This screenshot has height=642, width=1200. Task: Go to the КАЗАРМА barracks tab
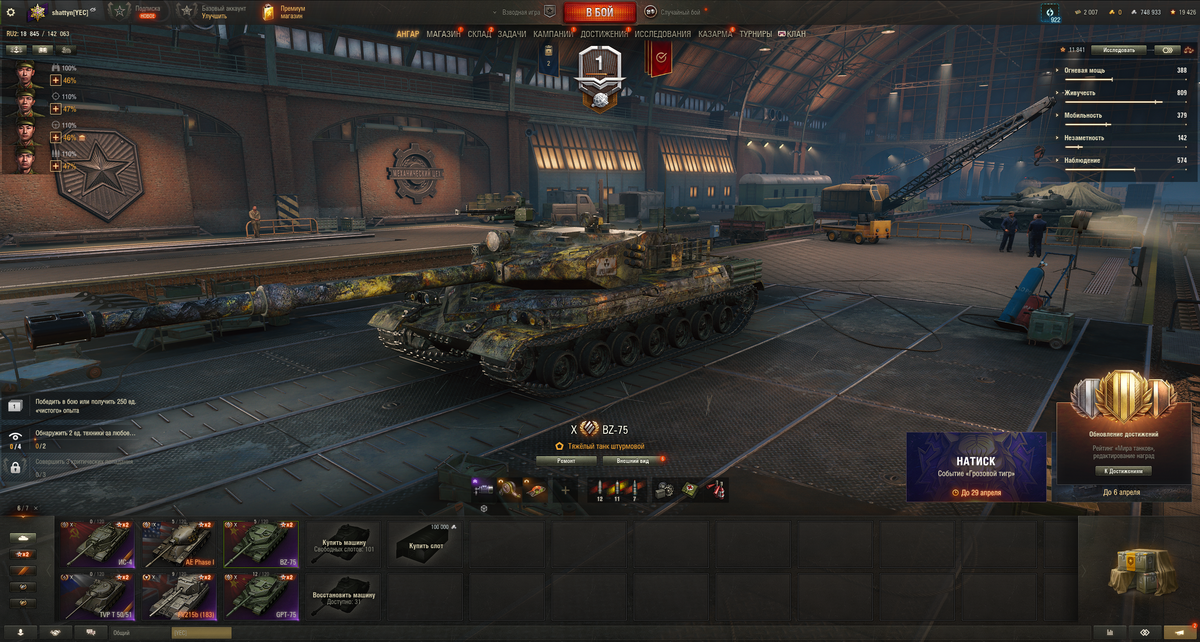click(715, 34)
